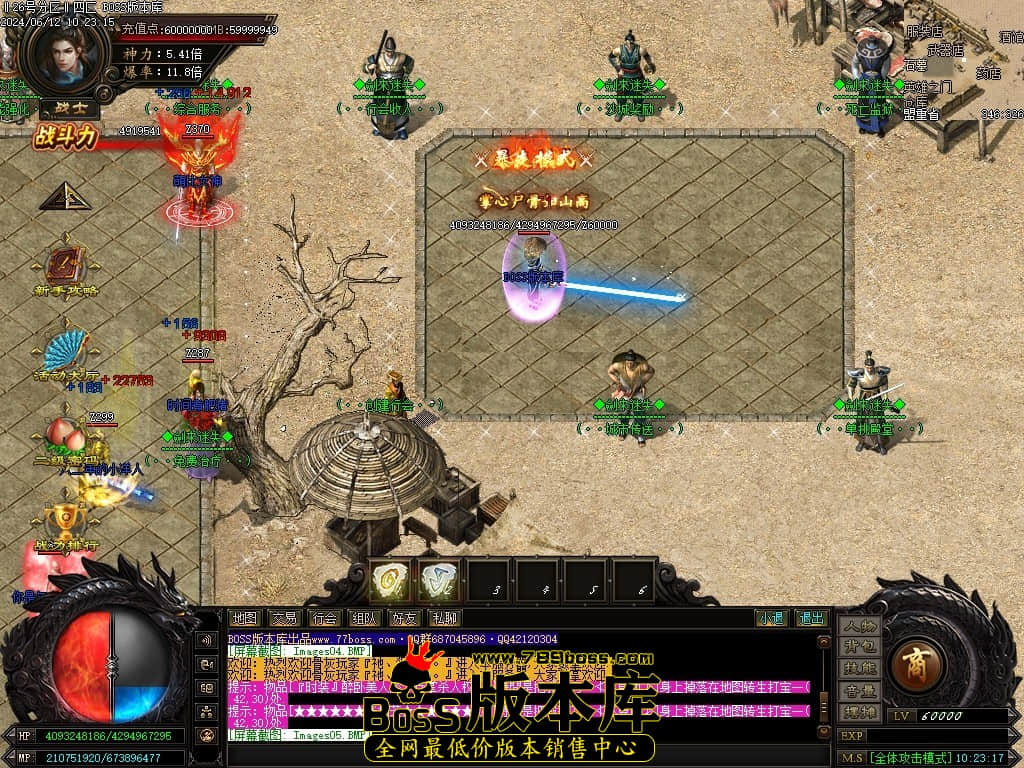Open the 技能 skills panel
This screenshot has width=1024, height=768.
tap(859, 669)
